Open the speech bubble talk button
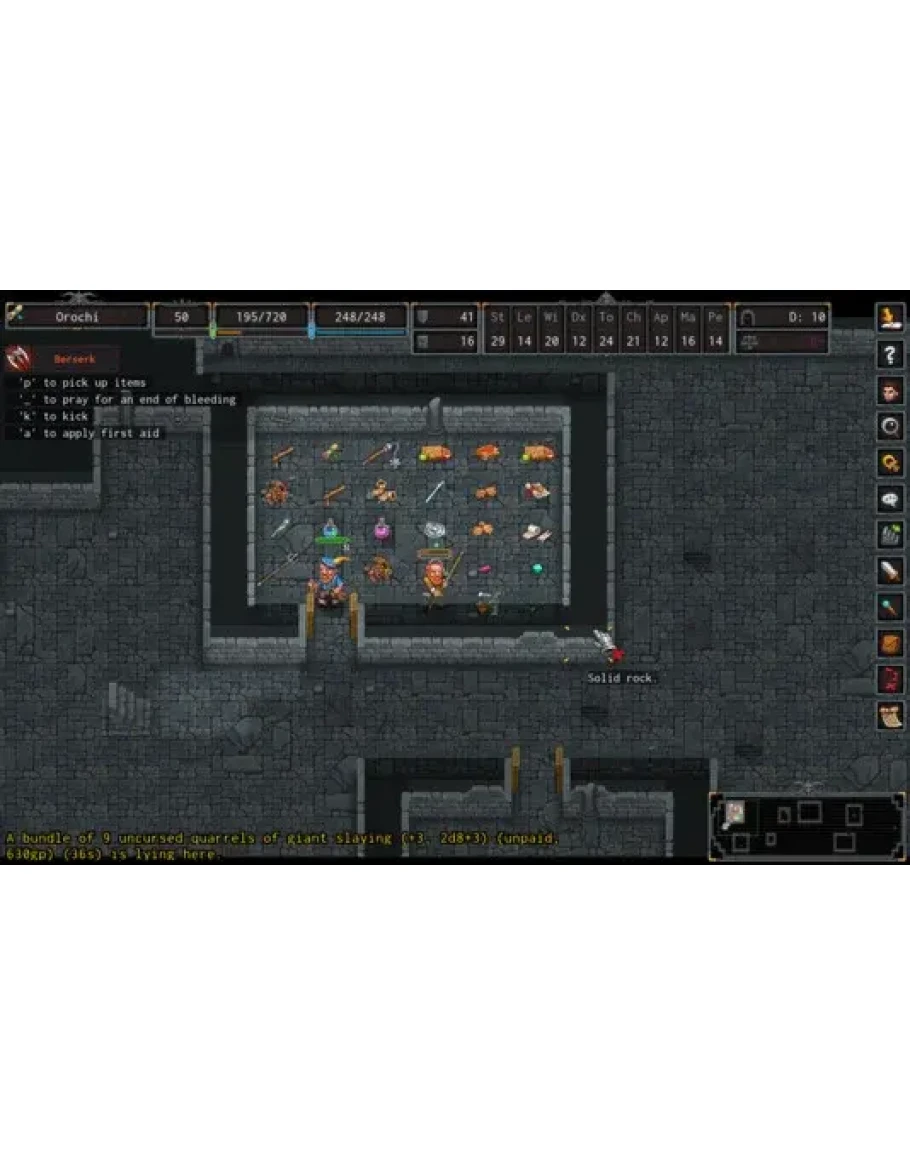This screenshot has height=1155, width=910. (890, 498)
